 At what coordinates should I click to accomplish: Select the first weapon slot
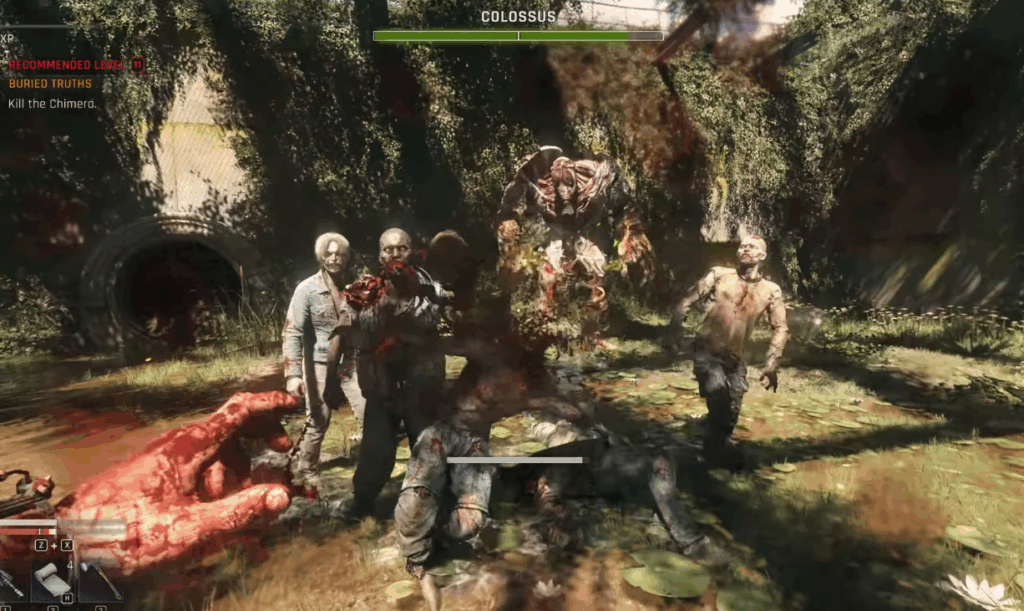tap(12, 582)
